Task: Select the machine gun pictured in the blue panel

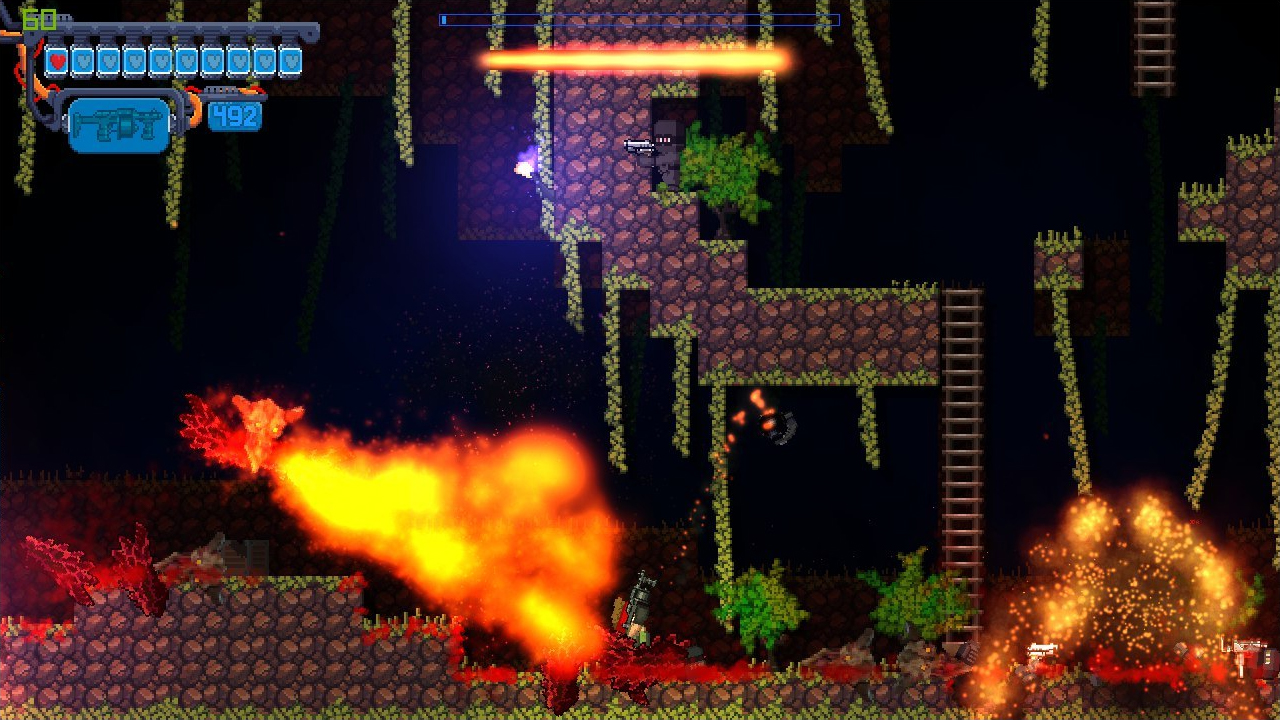Action: 120,120
